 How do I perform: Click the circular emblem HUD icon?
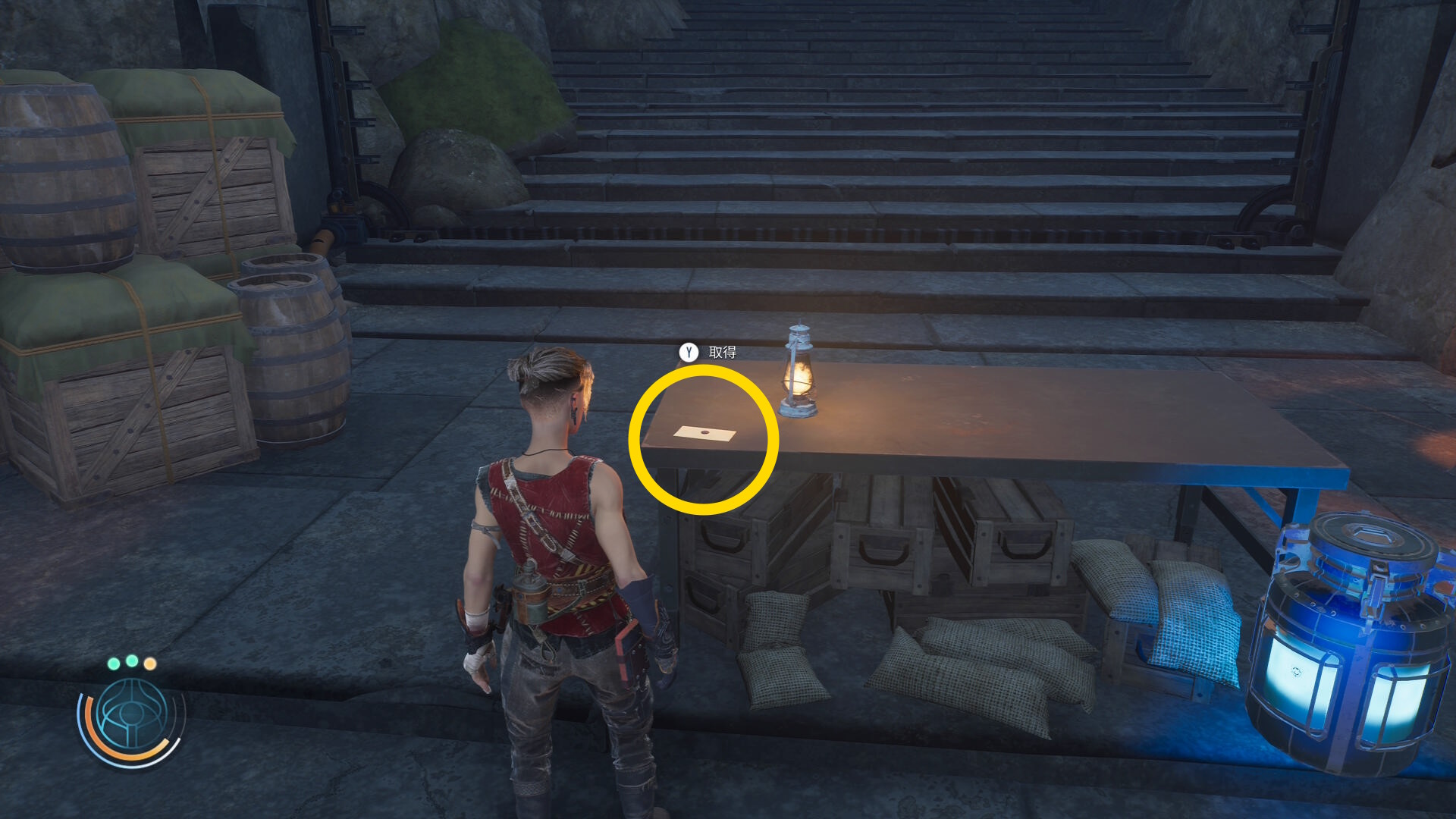(x=131, y=717)
